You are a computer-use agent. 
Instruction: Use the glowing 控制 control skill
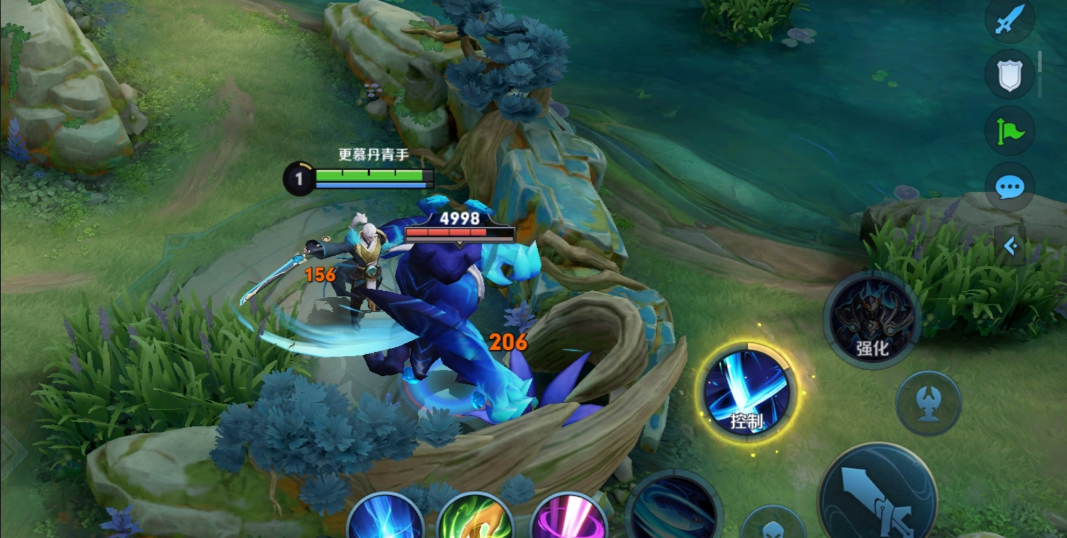pos(746,391)
